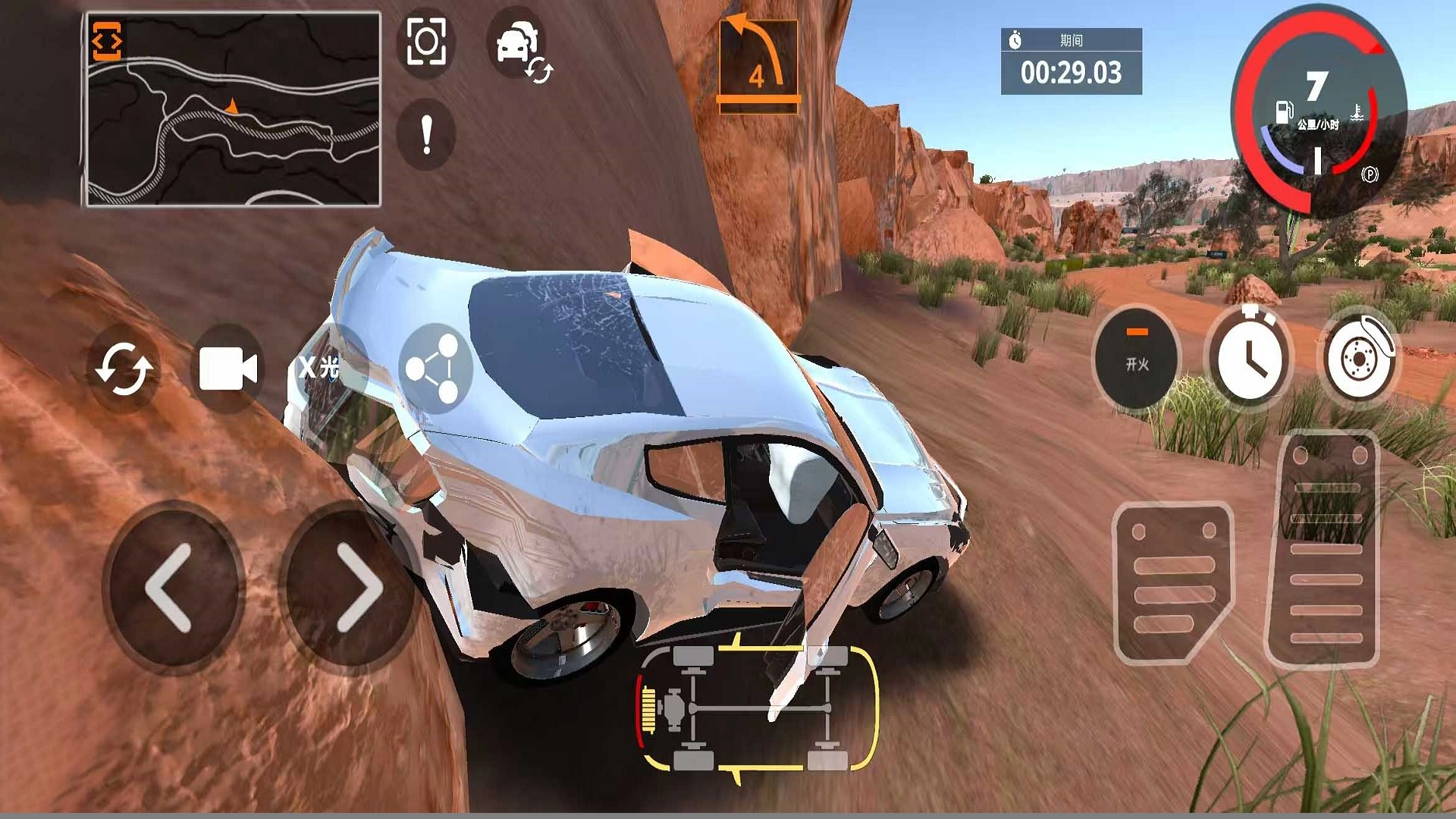Tap the drivetrain chassis diagram
This screenshot has width=1456, height=819.
click(758, 708)
